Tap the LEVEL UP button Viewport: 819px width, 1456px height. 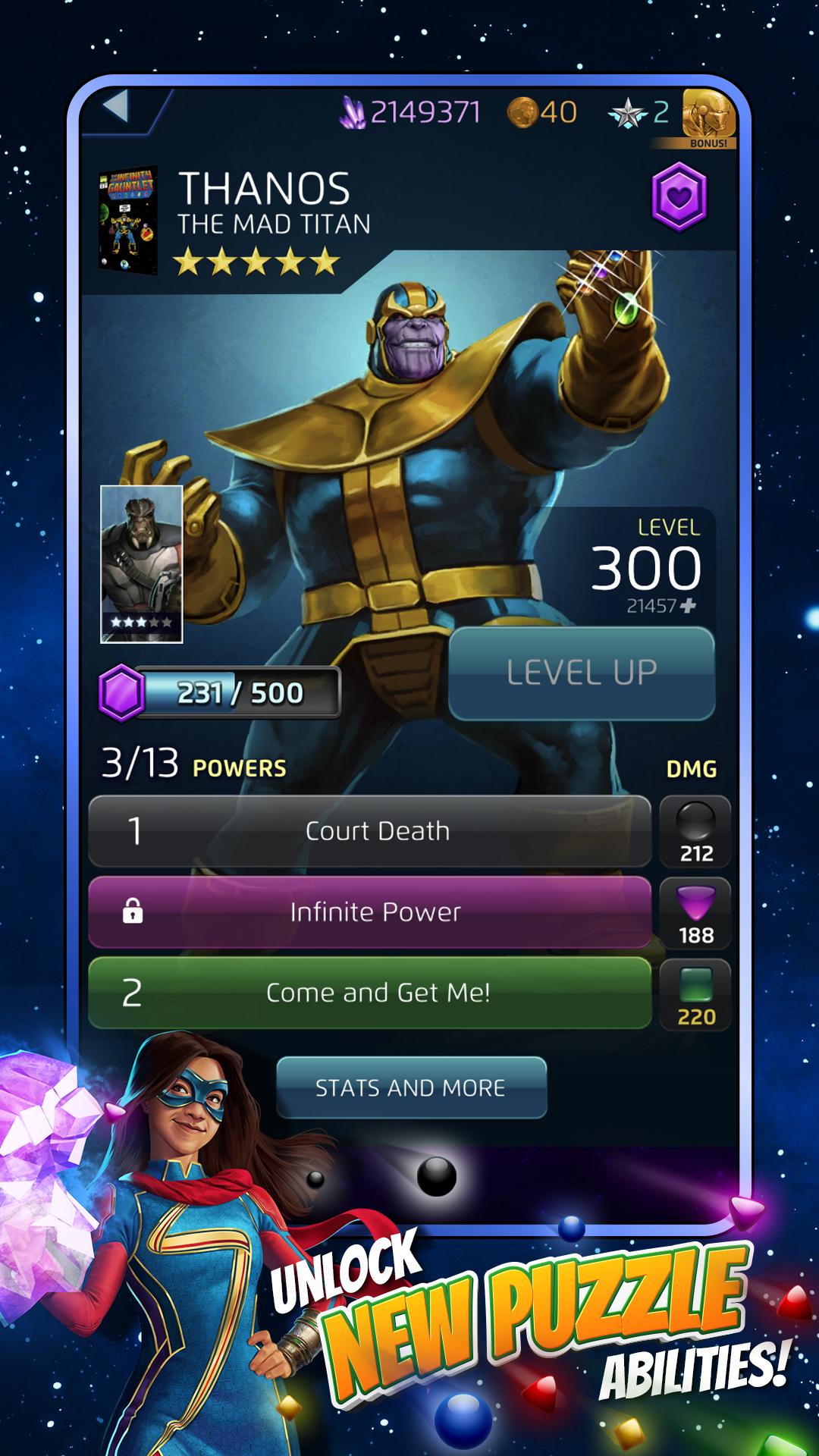(582, 673)
